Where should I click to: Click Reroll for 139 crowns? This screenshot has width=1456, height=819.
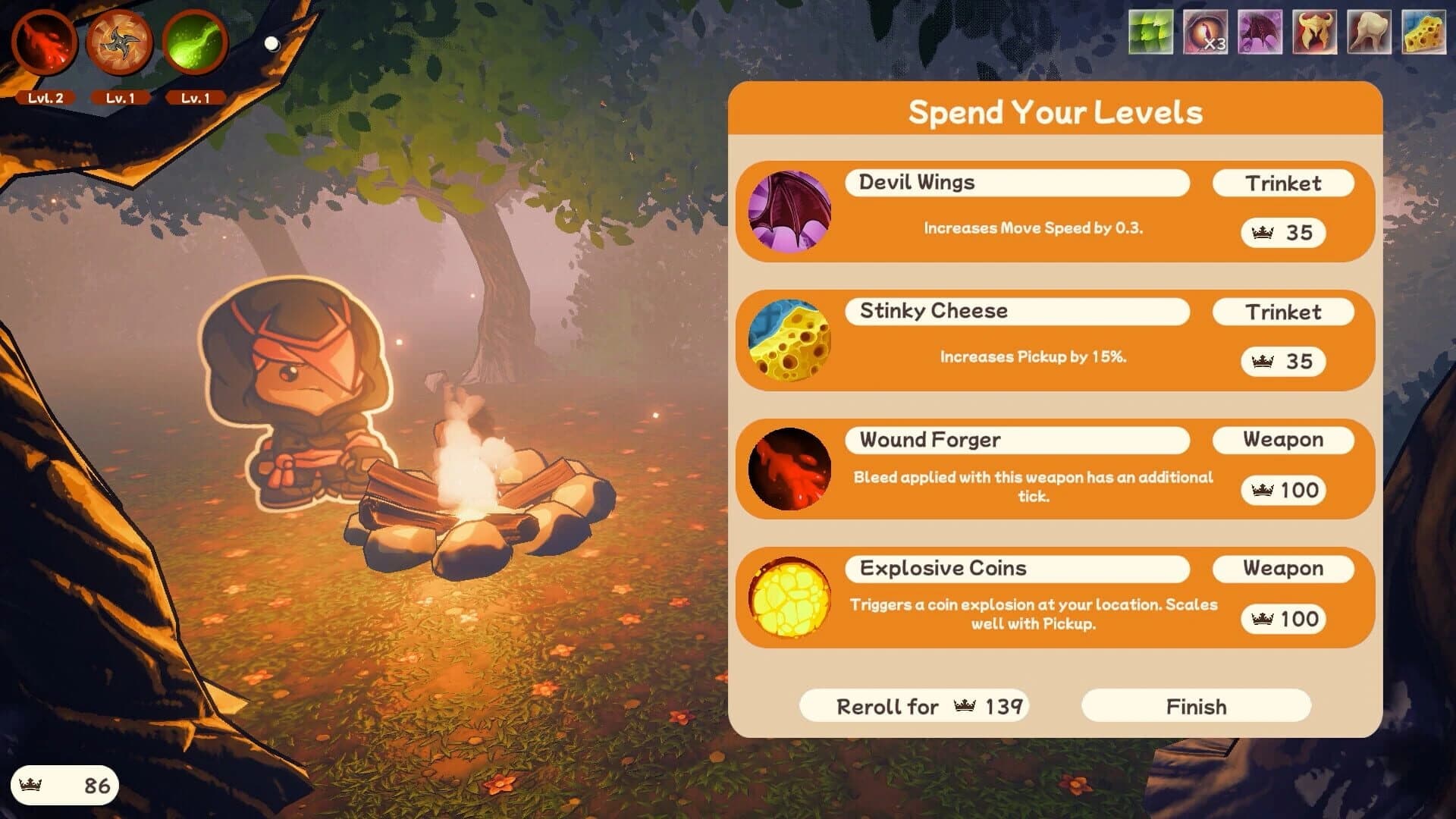click(x=914, y=706)
